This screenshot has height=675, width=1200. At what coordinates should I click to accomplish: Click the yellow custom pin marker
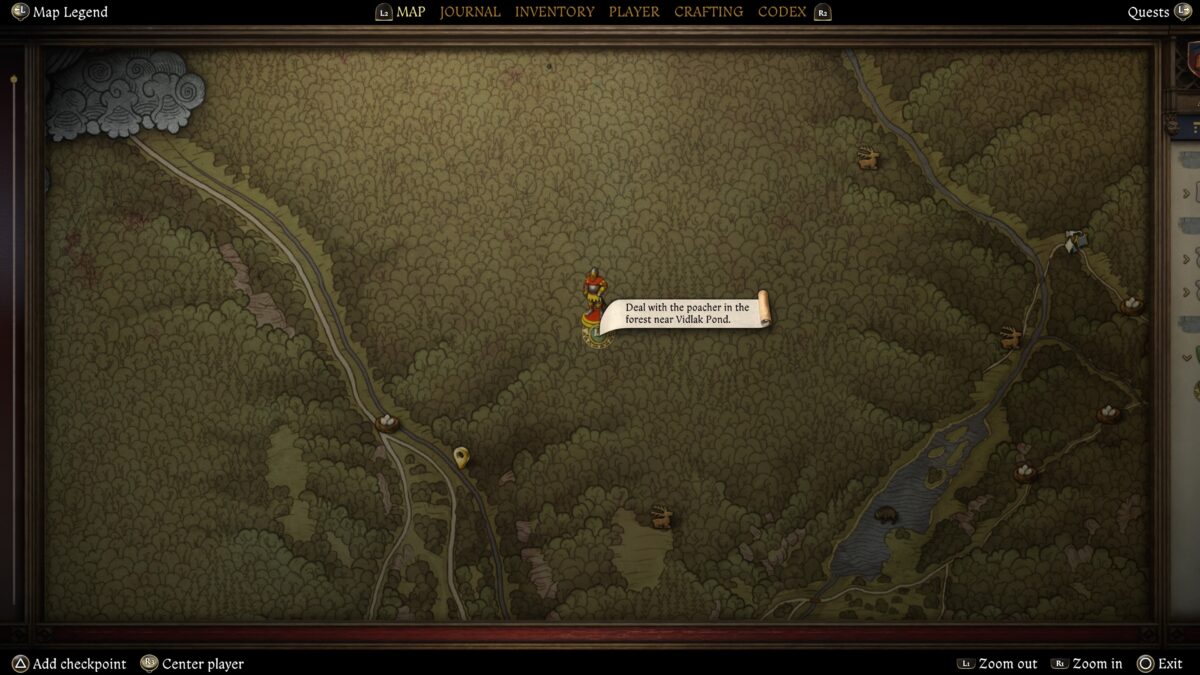tap(461, 457)
